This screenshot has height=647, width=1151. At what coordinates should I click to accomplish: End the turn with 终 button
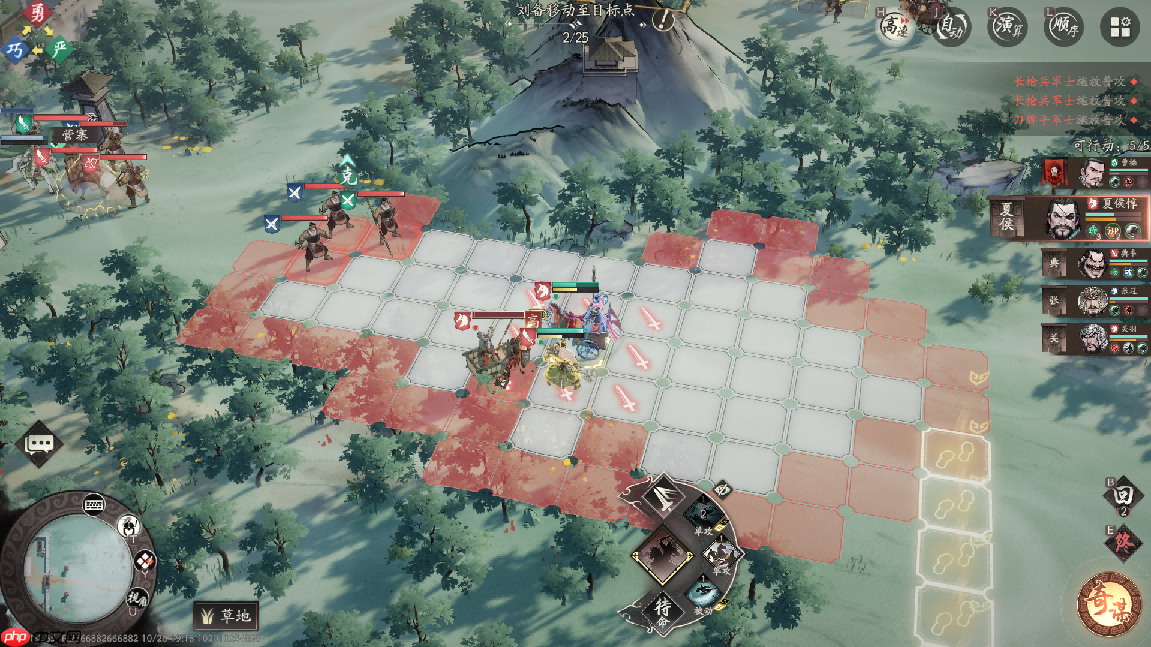click(x=1122, y=544)
